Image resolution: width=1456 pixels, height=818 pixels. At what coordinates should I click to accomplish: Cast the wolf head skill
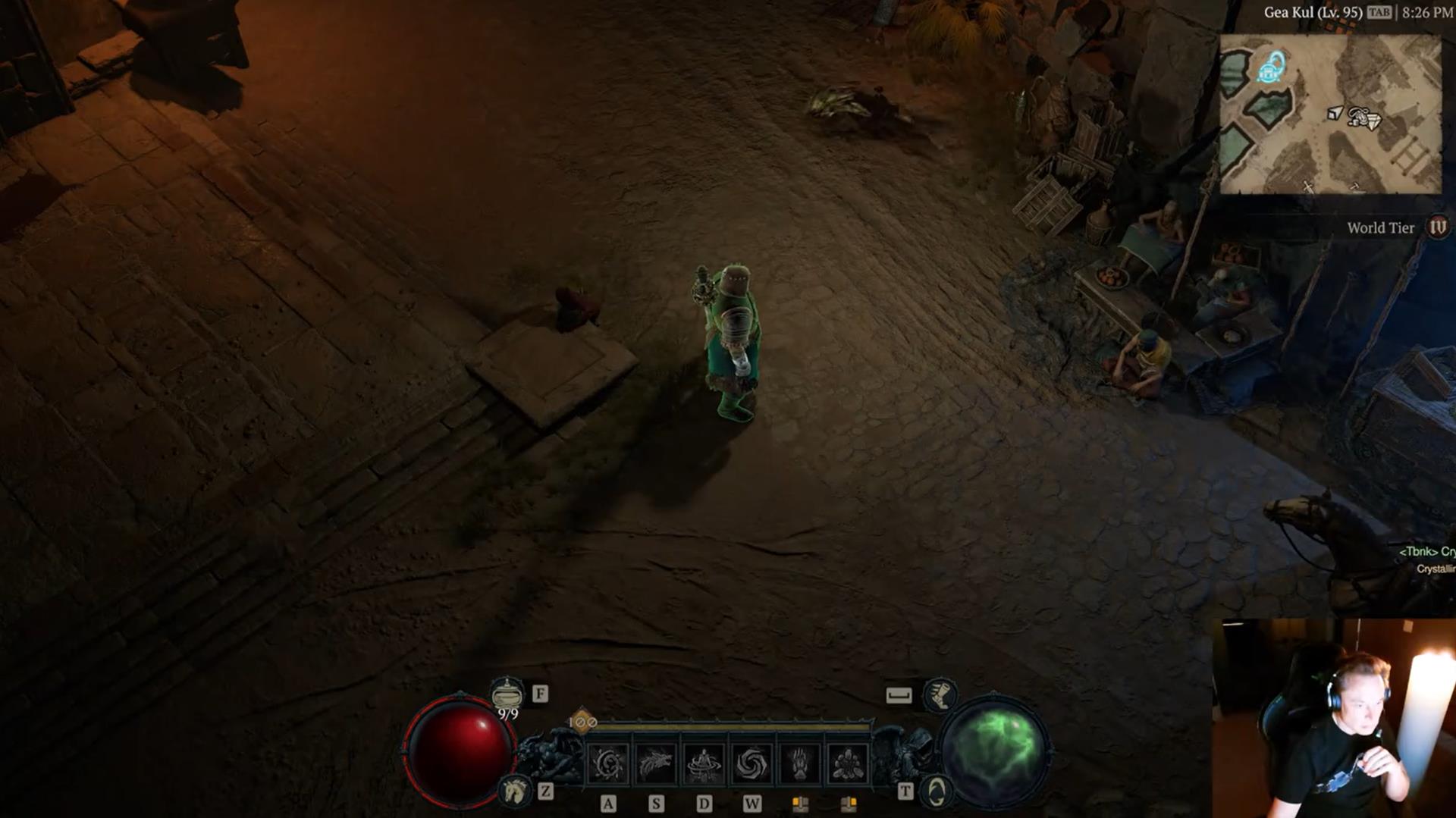click(x=656, y=763)
